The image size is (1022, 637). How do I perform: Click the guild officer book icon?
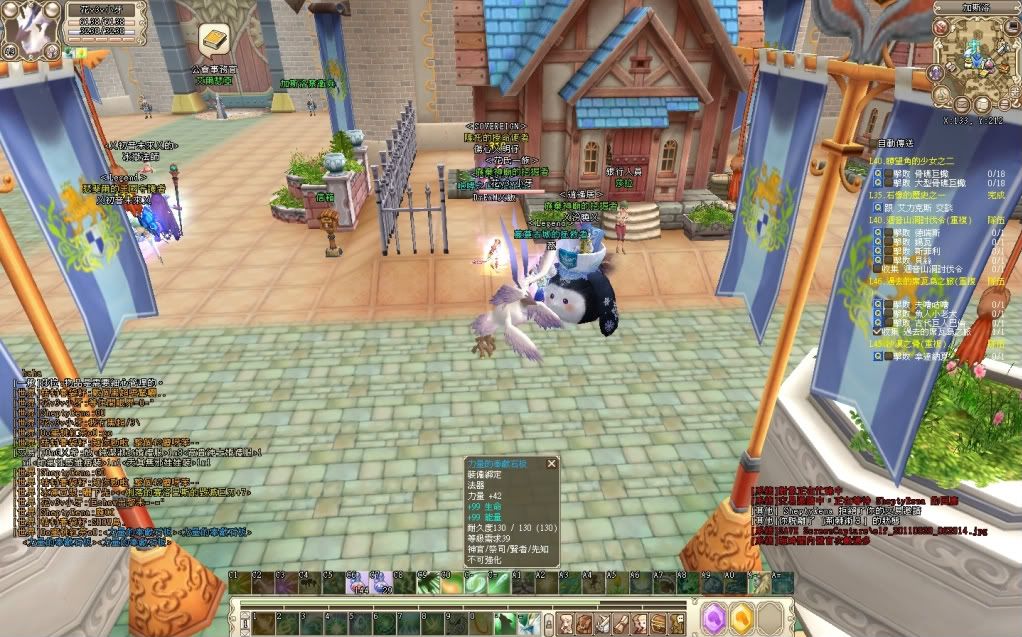pos(213,42)
